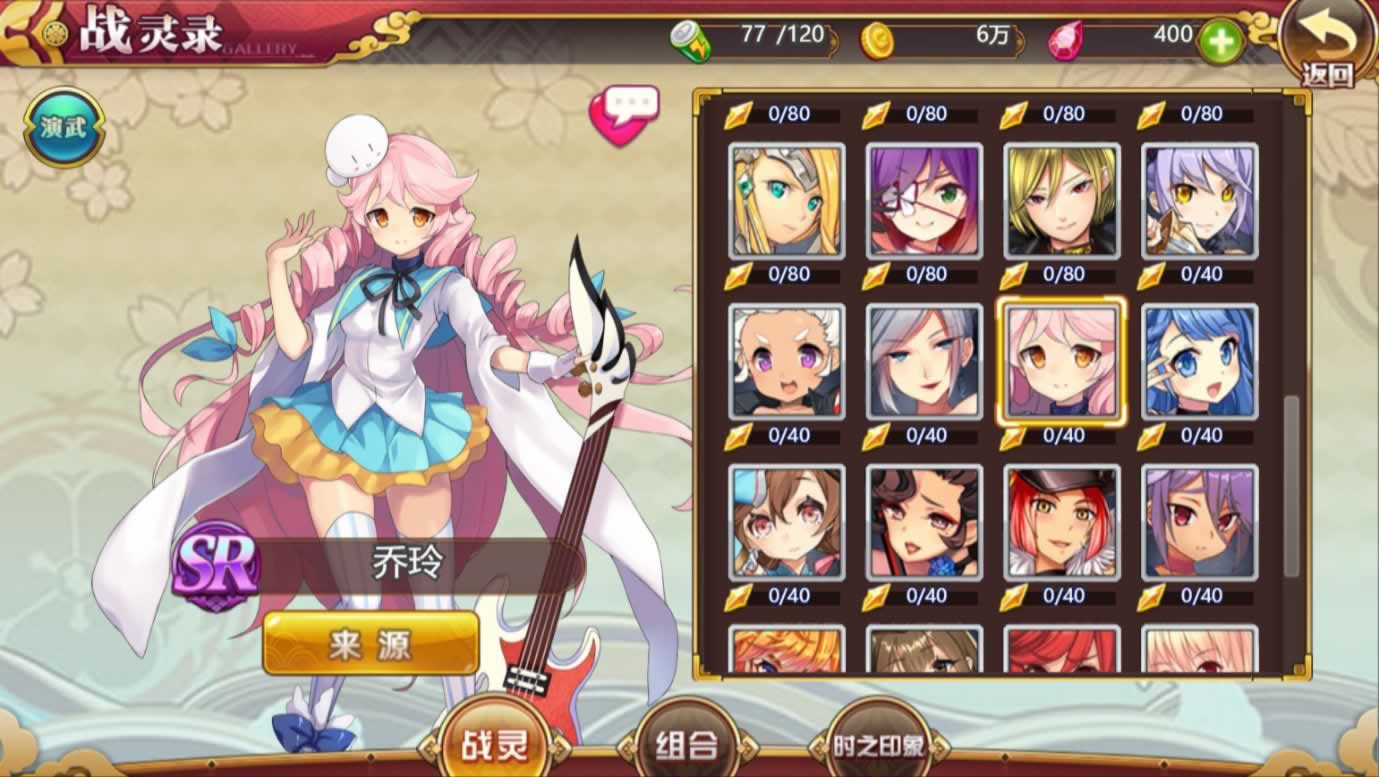This screenshot has width=1379, height=777.
Task: Choose the purple-haired eyepatch girl portrait
Action: pyautogui.click(x=924, y=201)
